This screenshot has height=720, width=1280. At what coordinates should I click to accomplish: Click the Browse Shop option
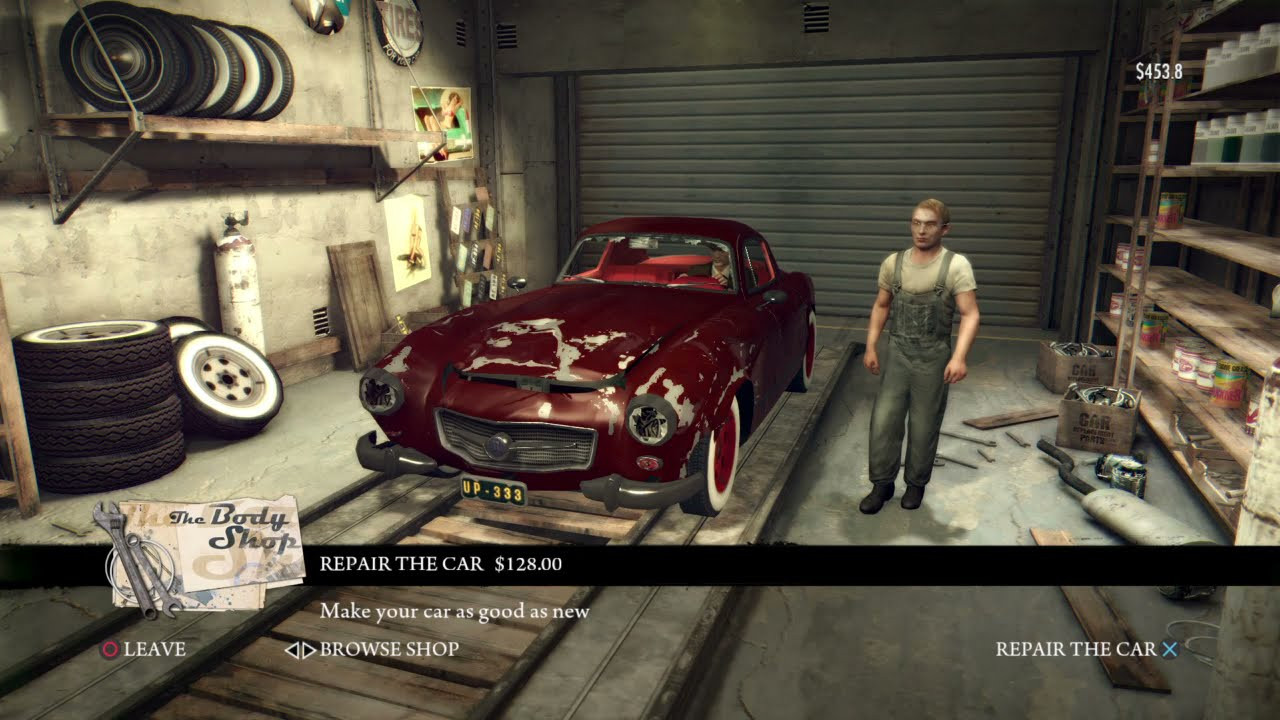[372, 649]
